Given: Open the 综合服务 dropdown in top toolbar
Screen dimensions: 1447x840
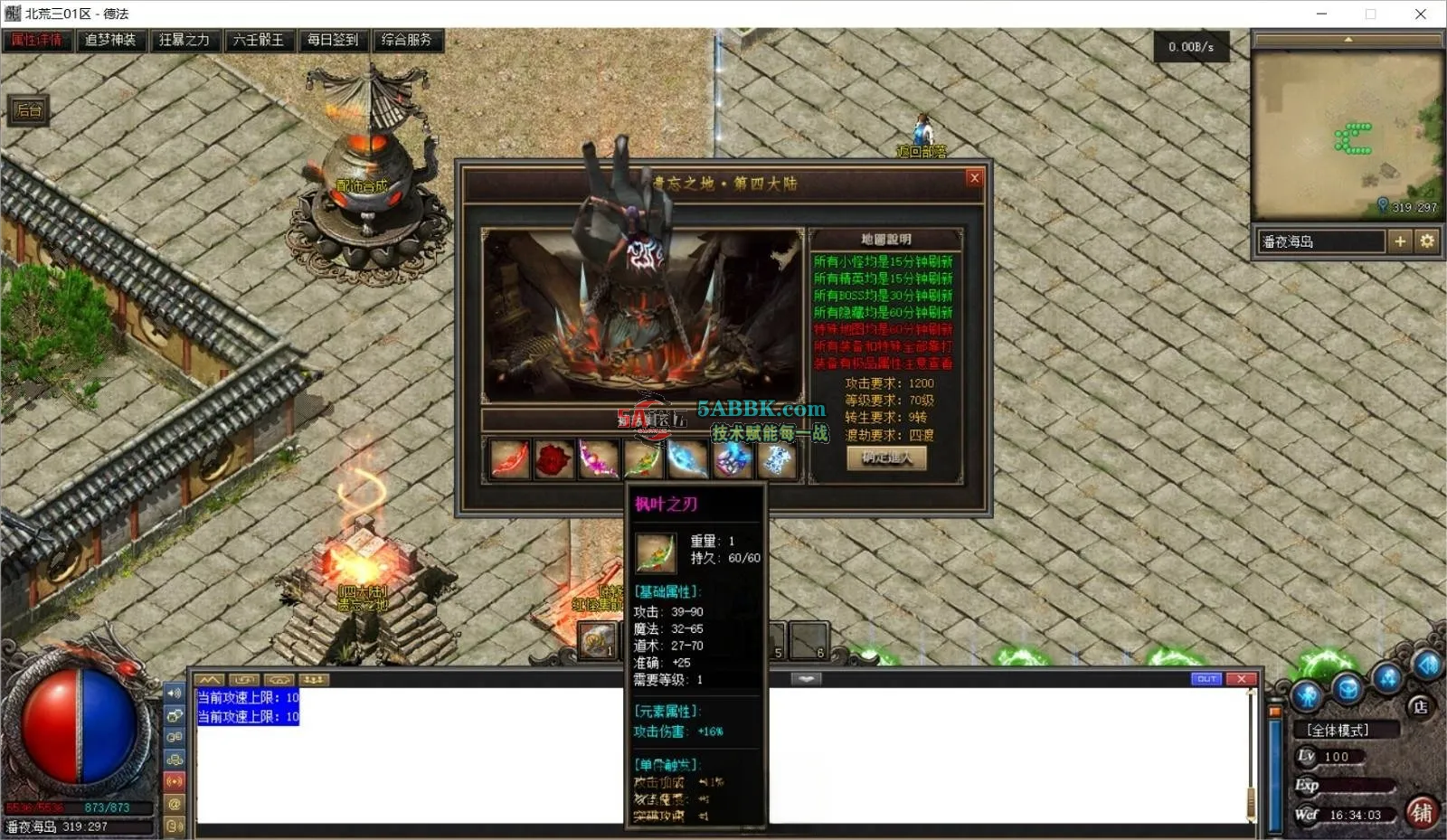Looking at the screenshot, I should [409, 40].
